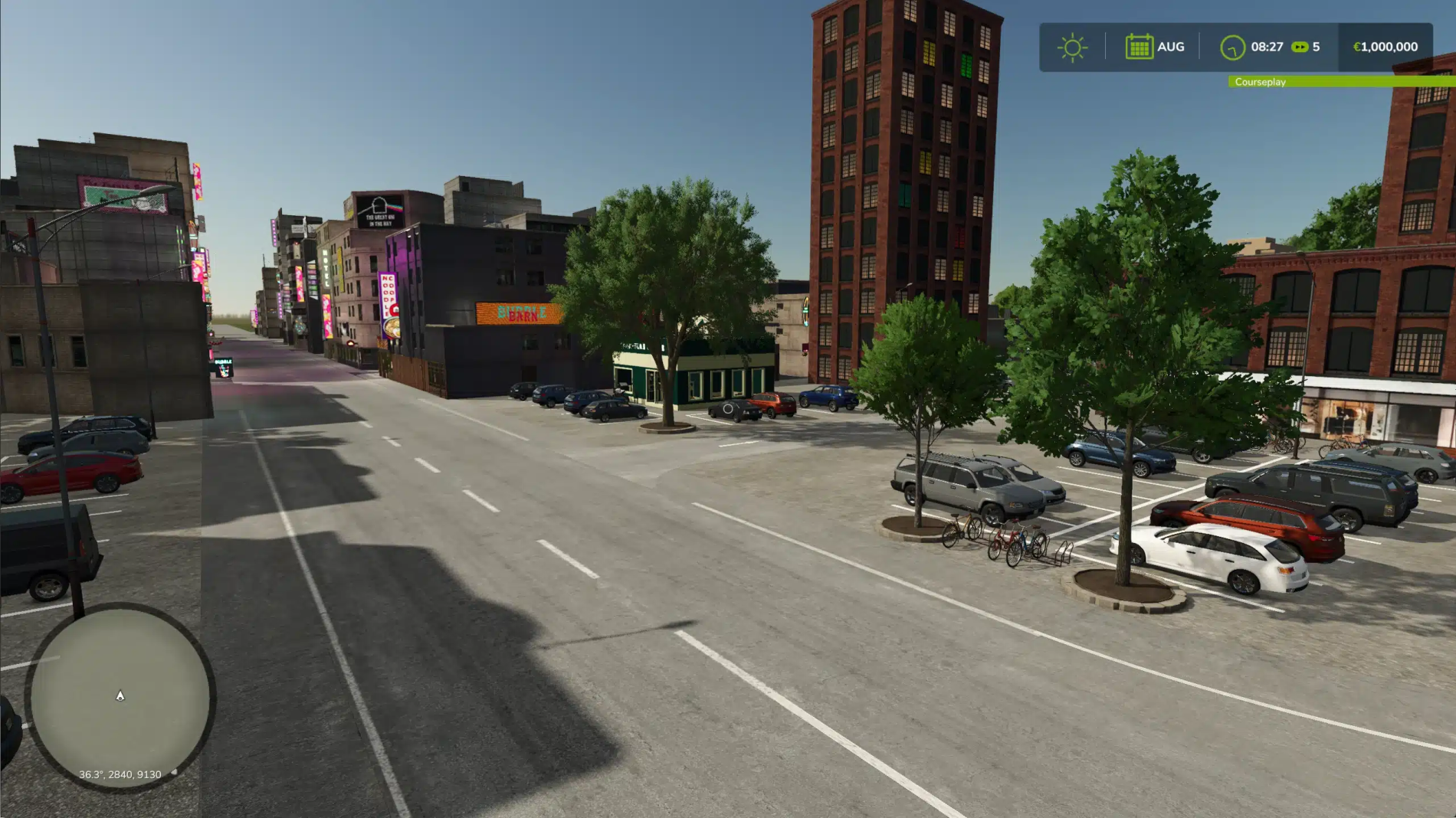The height and width of the screenshot is (818, 1456).
Task: Click the analog clock icon
Action: point(1233,46)
